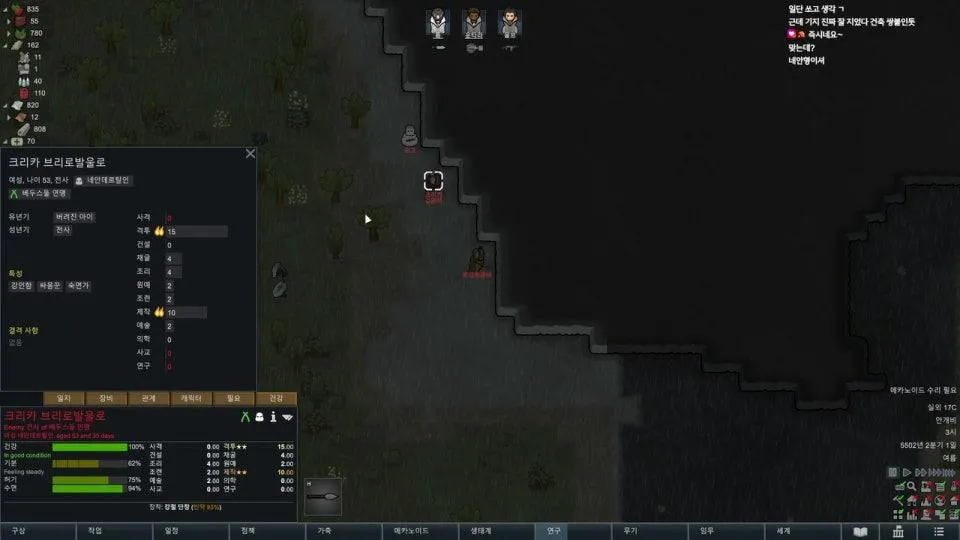Click the three-line main menu button

click(x=938, y=531)
